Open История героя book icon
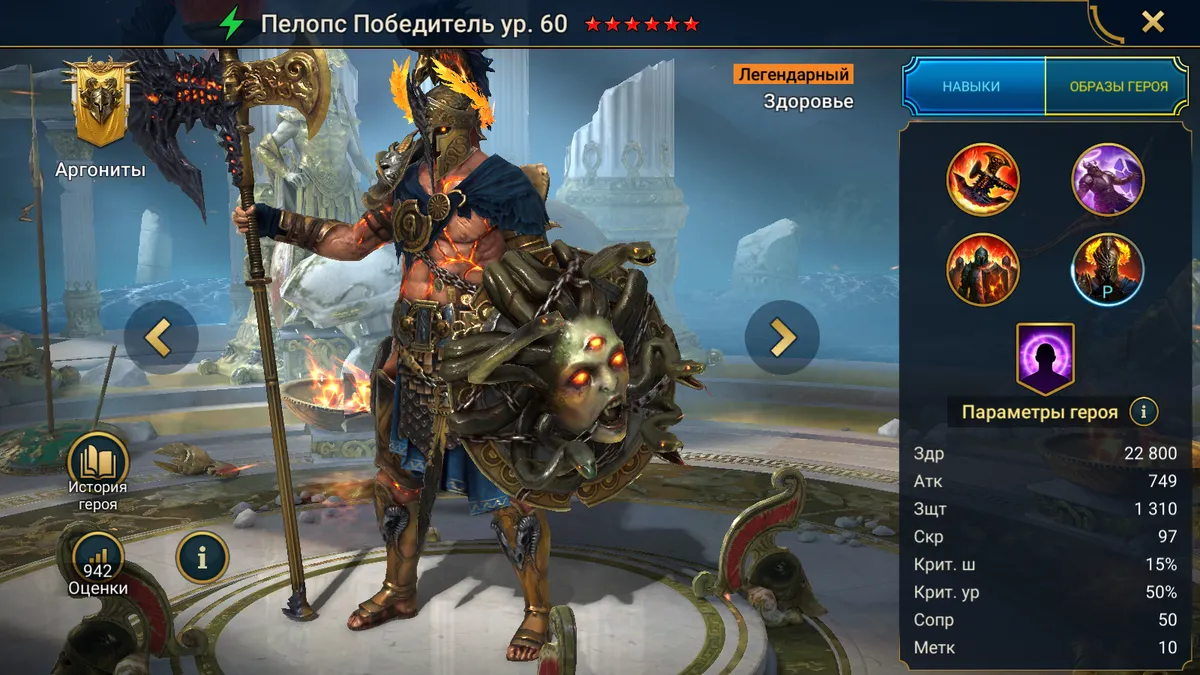 (98, 462)
